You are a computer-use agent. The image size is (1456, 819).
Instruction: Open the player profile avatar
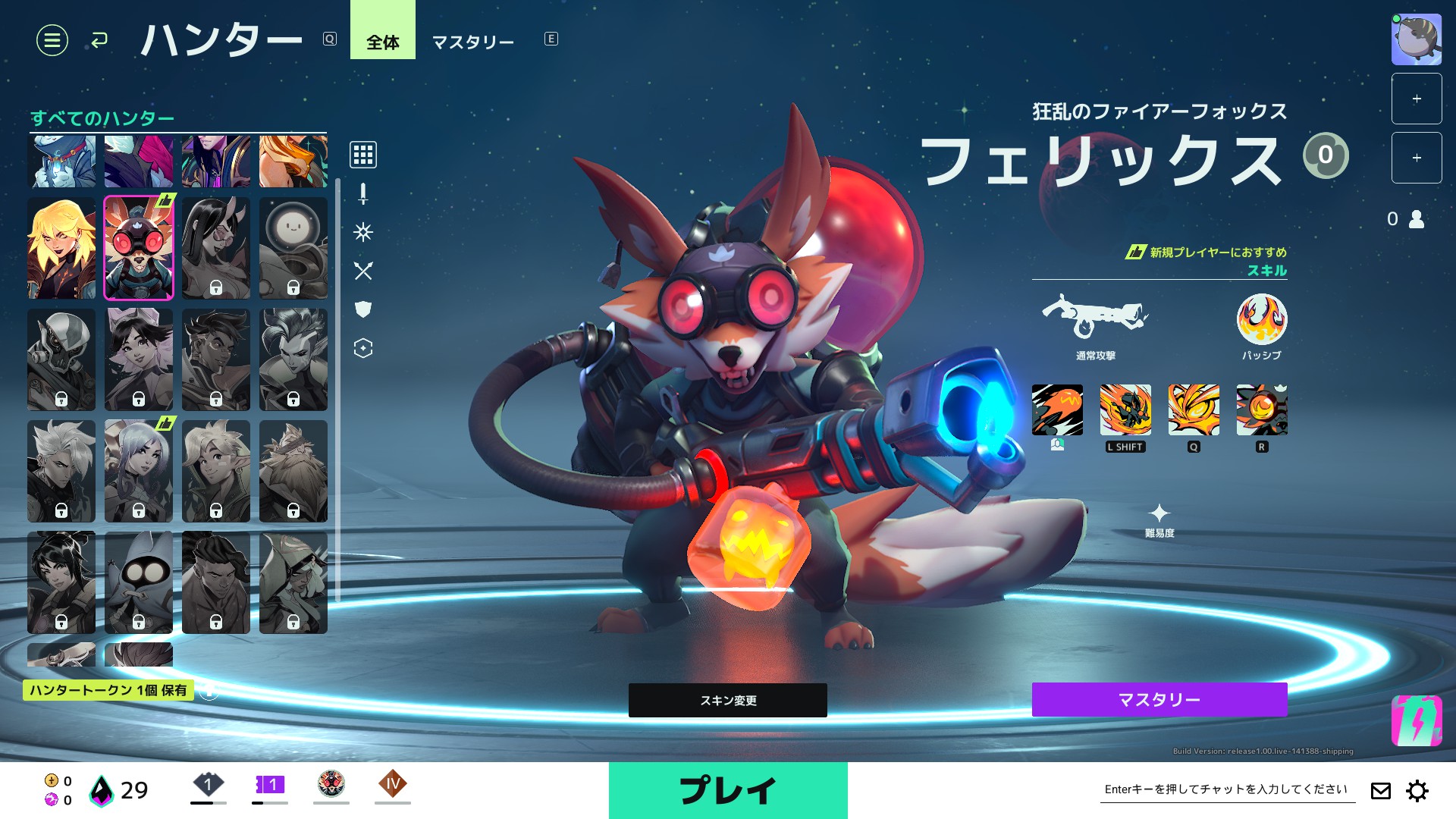click(x=1416, y=39)
